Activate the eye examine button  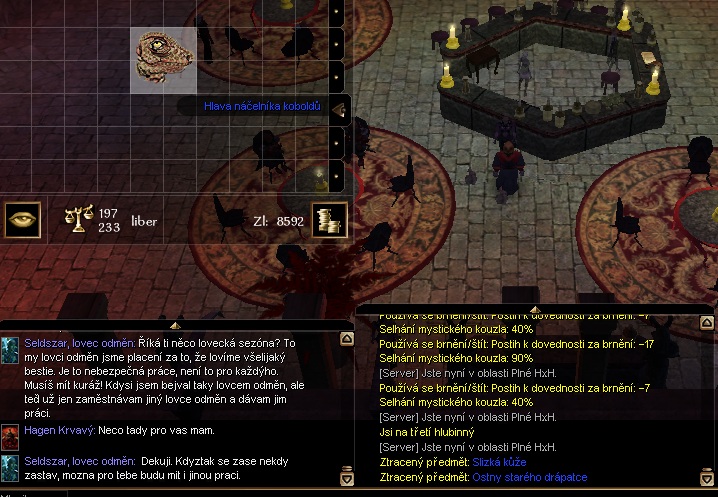pyautogui.click(x=23, y=220)
